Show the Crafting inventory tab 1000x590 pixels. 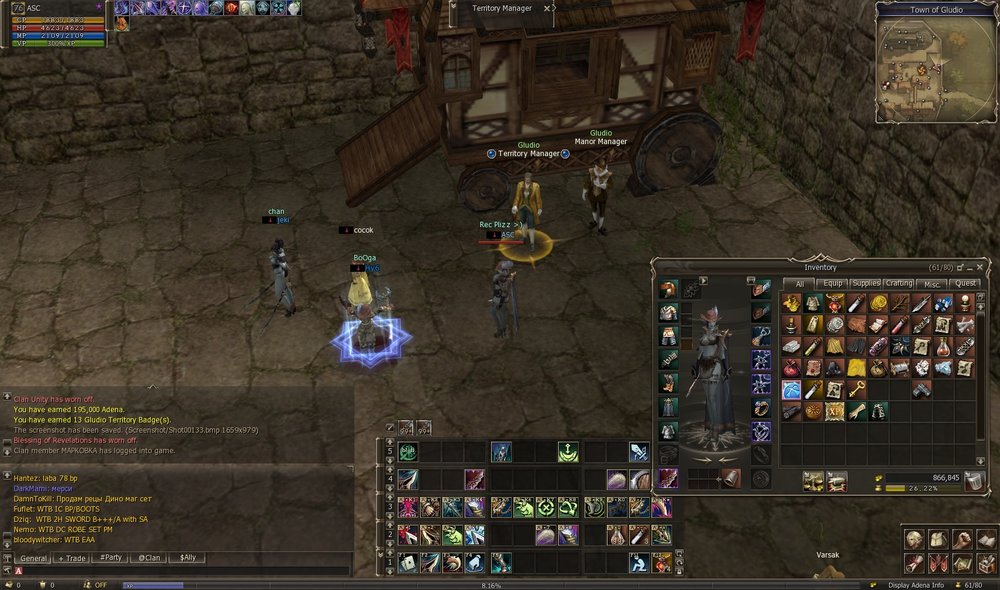(899, 284)
